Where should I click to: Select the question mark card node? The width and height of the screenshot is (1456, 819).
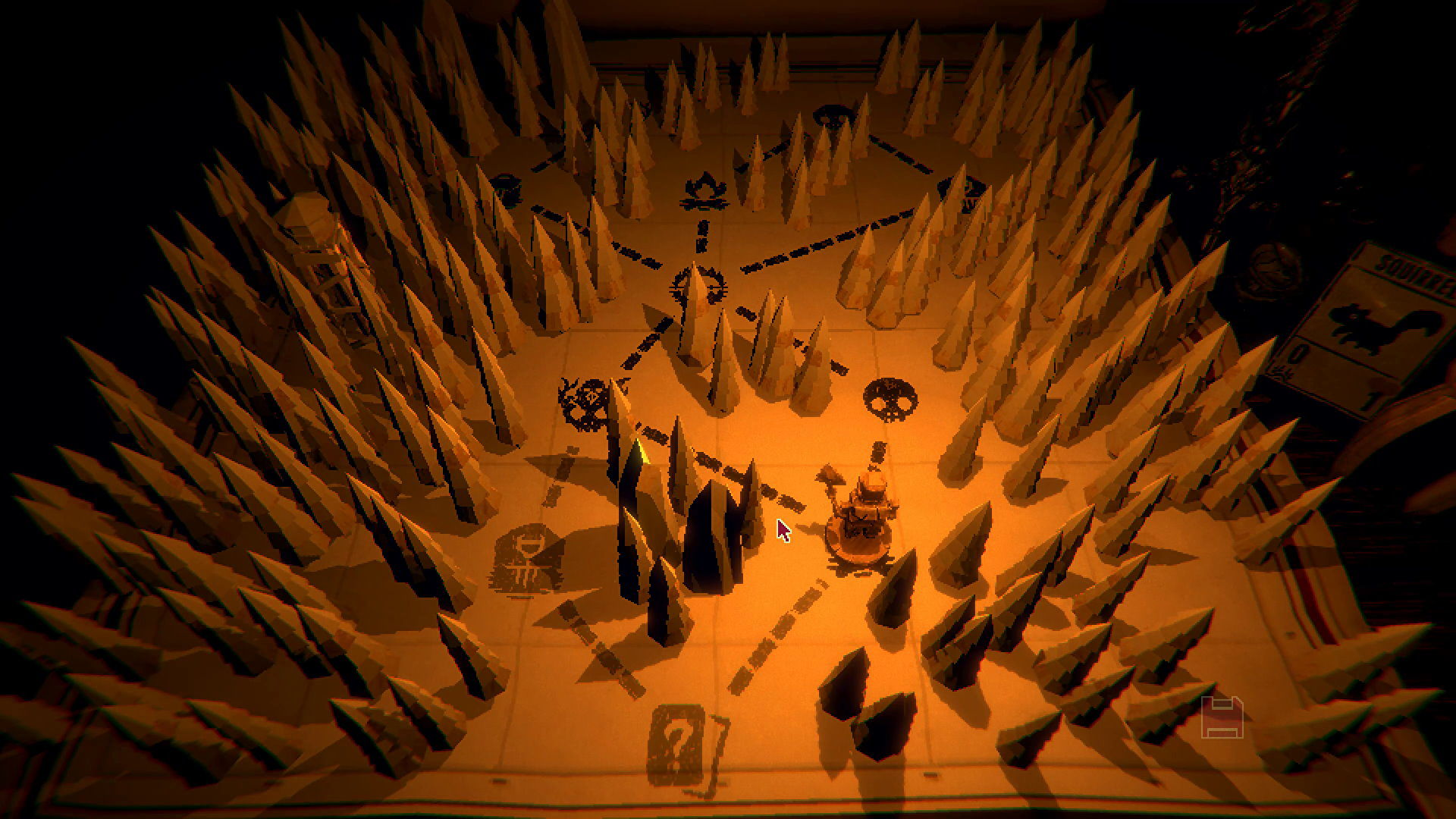[x=677, y=745]
